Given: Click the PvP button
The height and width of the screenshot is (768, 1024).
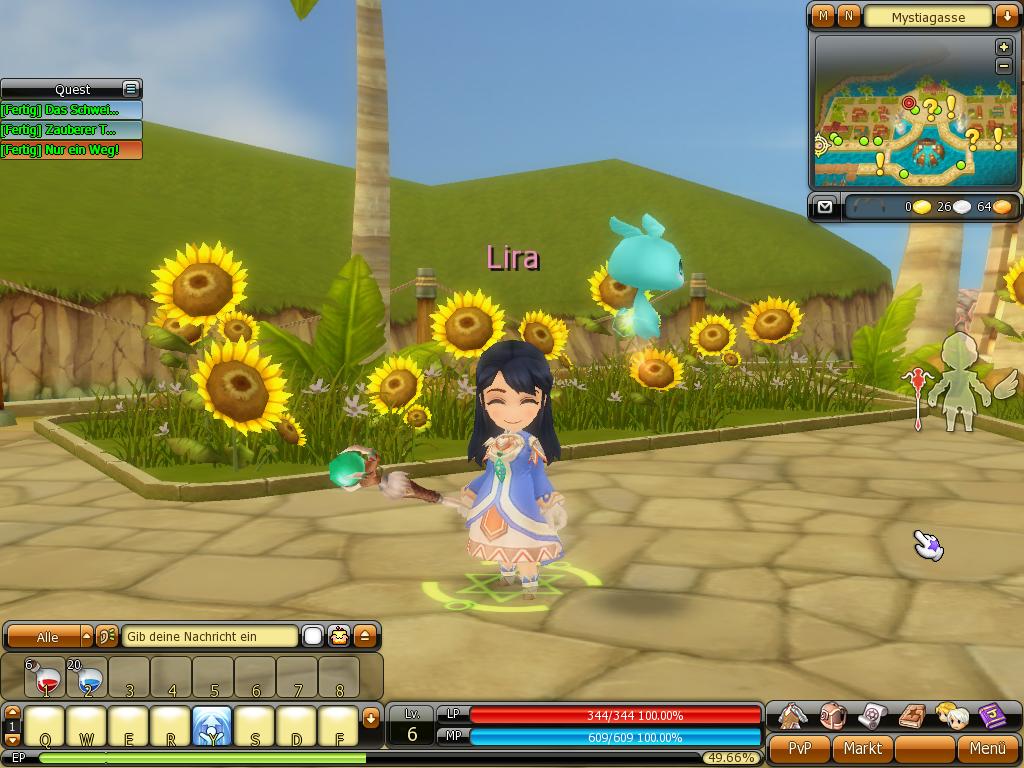Looking at the screenshot, I should tap(799, 748).
